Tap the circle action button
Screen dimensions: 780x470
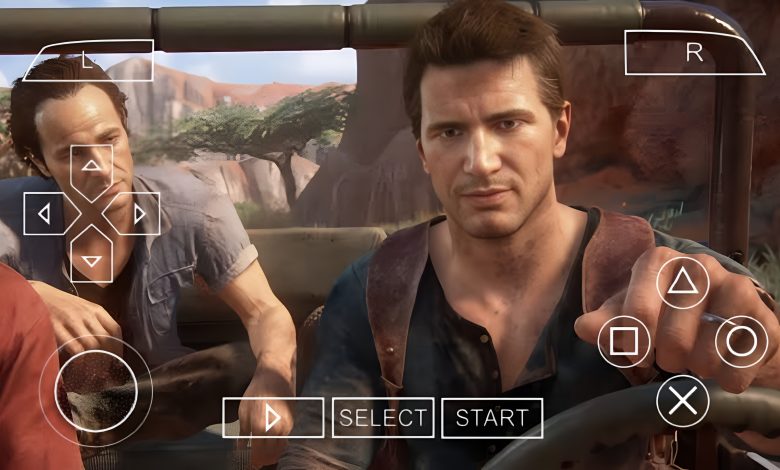pyautogui.click(x=741, y=342)
